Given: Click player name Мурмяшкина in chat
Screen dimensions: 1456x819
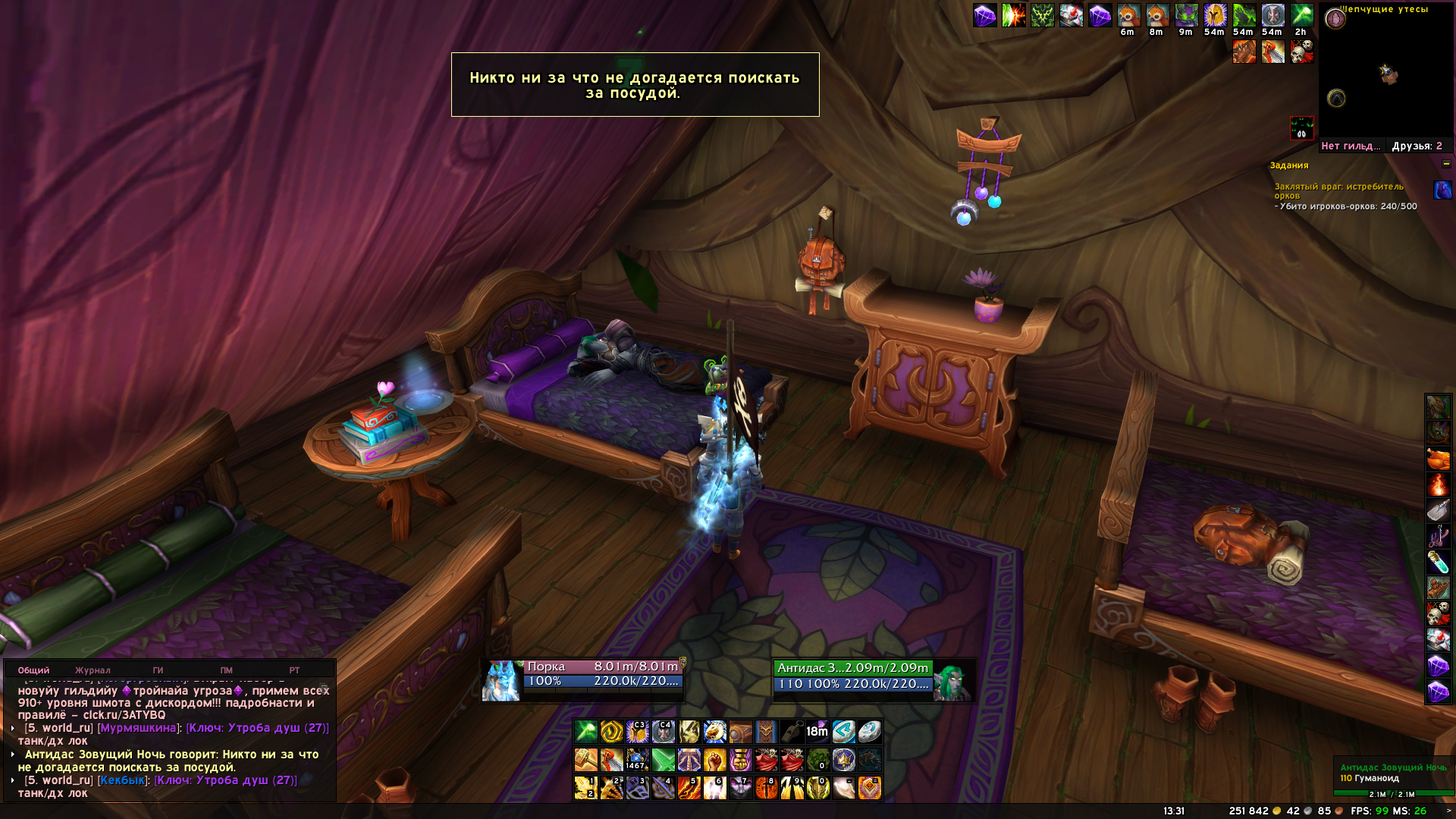Looking at the screenshot, I should (x=139, y=728).
